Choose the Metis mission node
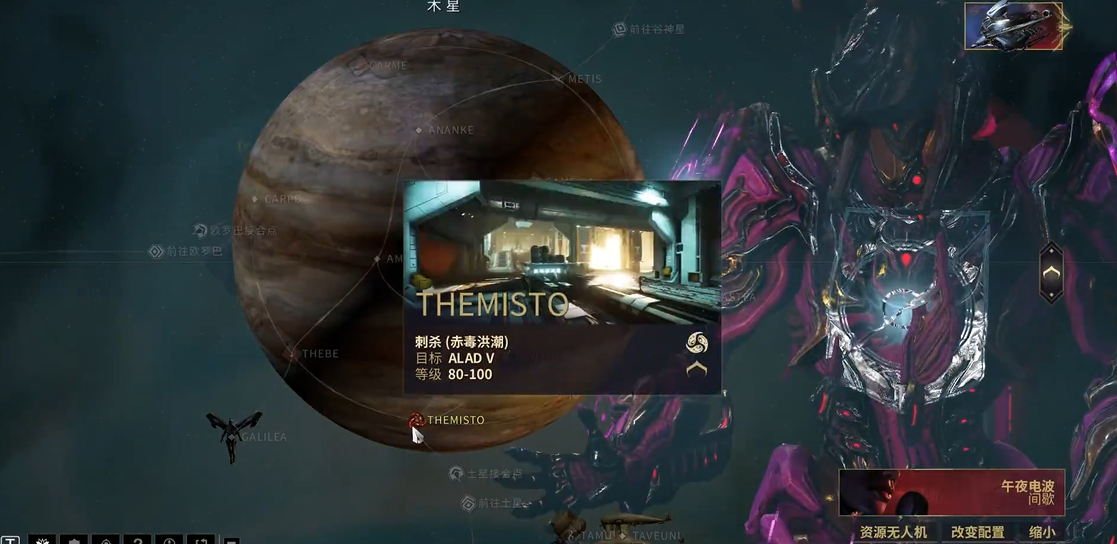Image resolution: width=1117 pixels, height=544 pixels. 560,79
